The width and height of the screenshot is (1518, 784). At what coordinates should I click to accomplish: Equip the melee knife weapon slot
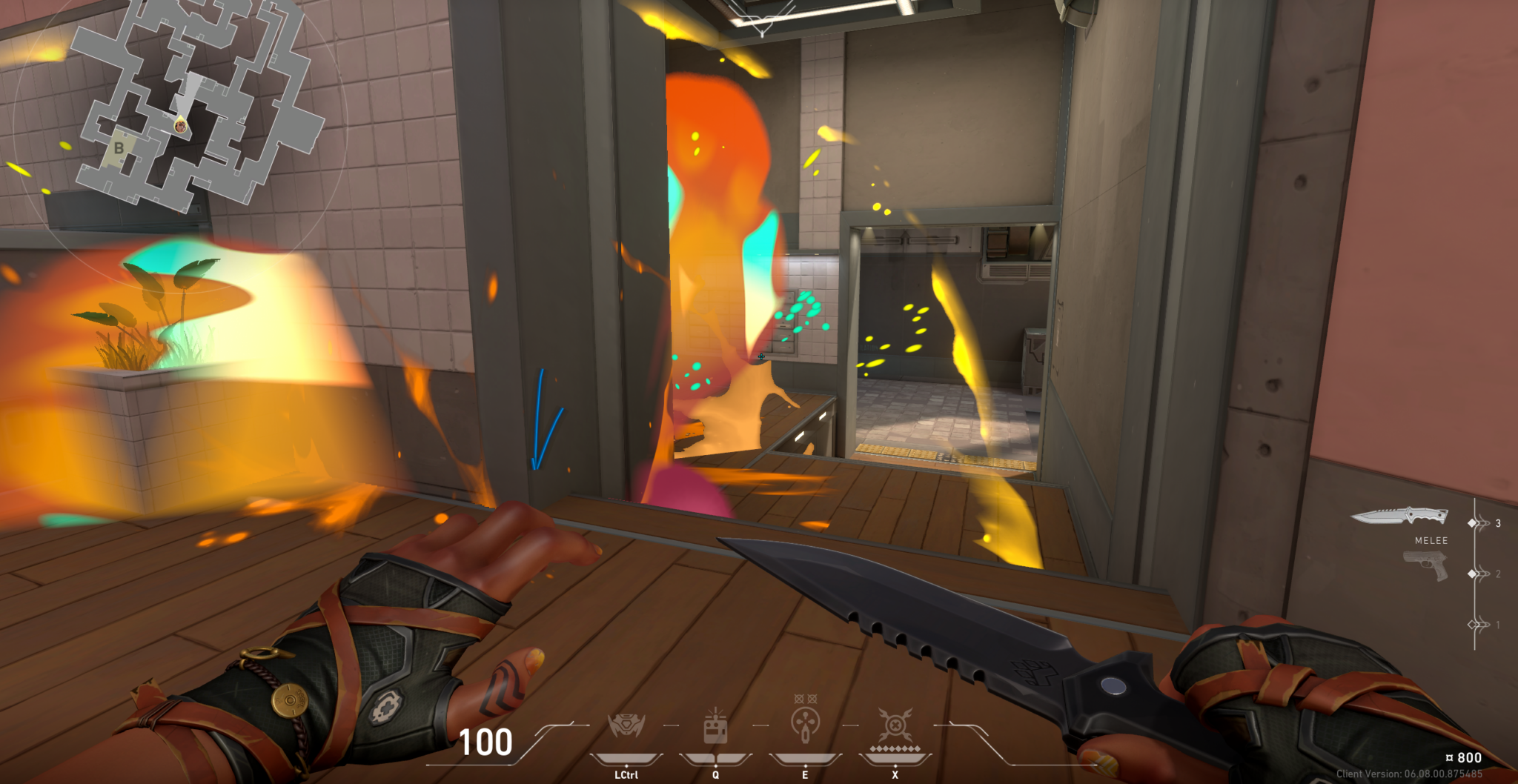(x=1399, y=516)
